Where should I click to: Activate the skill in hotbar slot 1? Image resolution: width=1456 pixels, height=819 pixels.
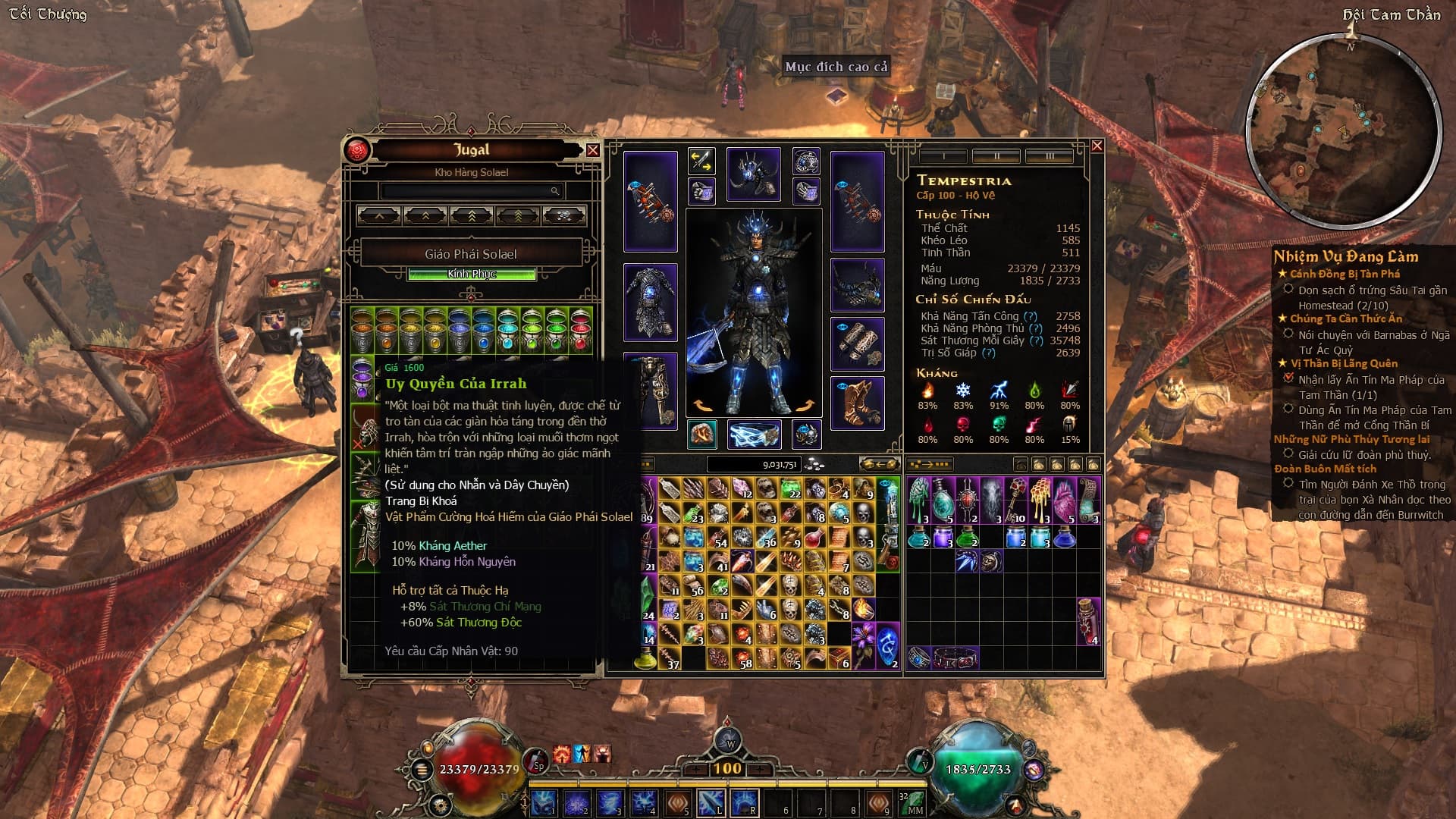pos(543,802)
